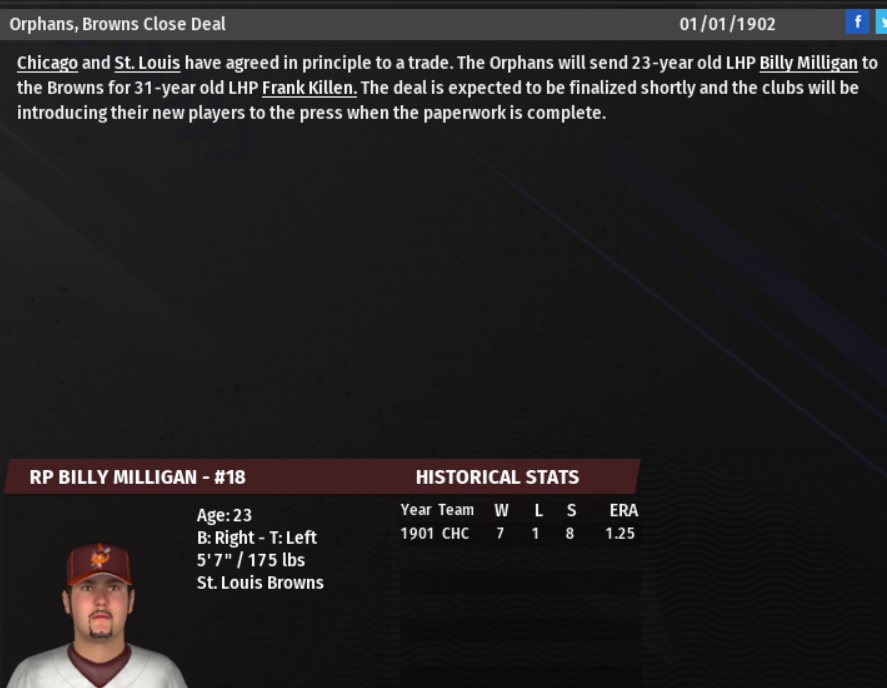Image resolution: width=887 pixels, height=688 pixels.
Task: Open the Chicago team link
Action: coord(47,63)
